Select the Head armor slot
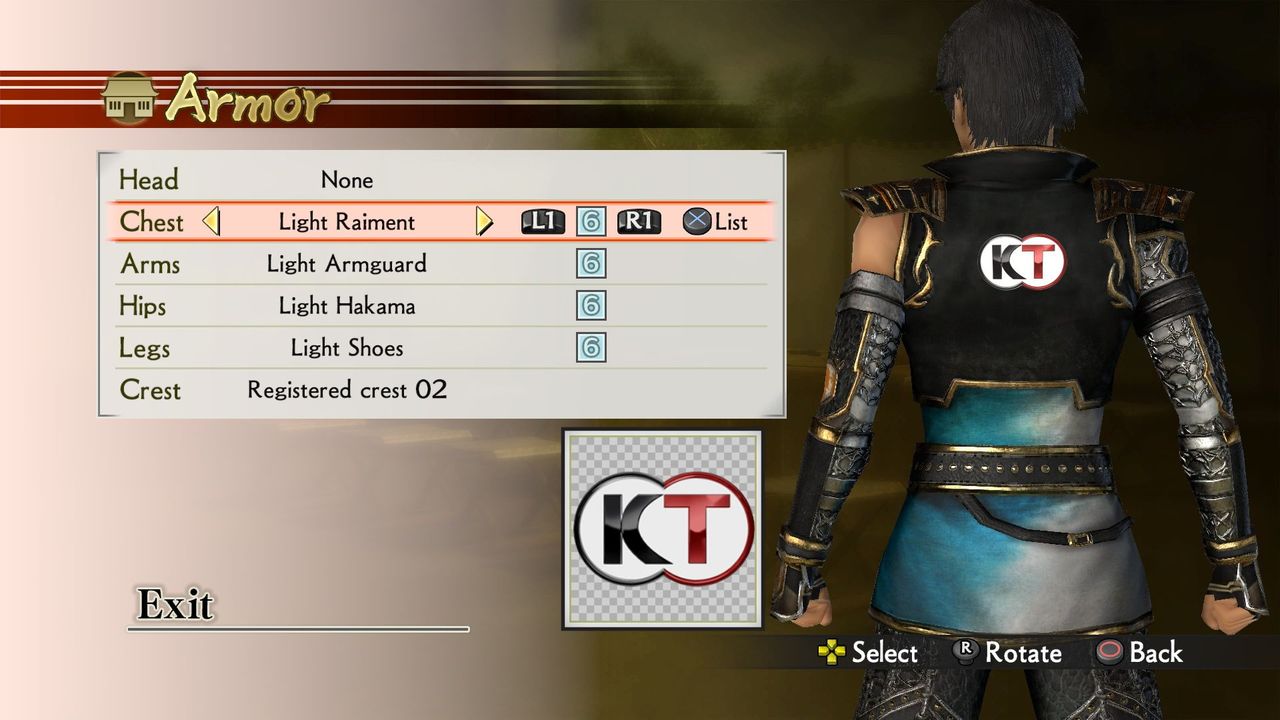The image size is (1280, 720). 347,180
